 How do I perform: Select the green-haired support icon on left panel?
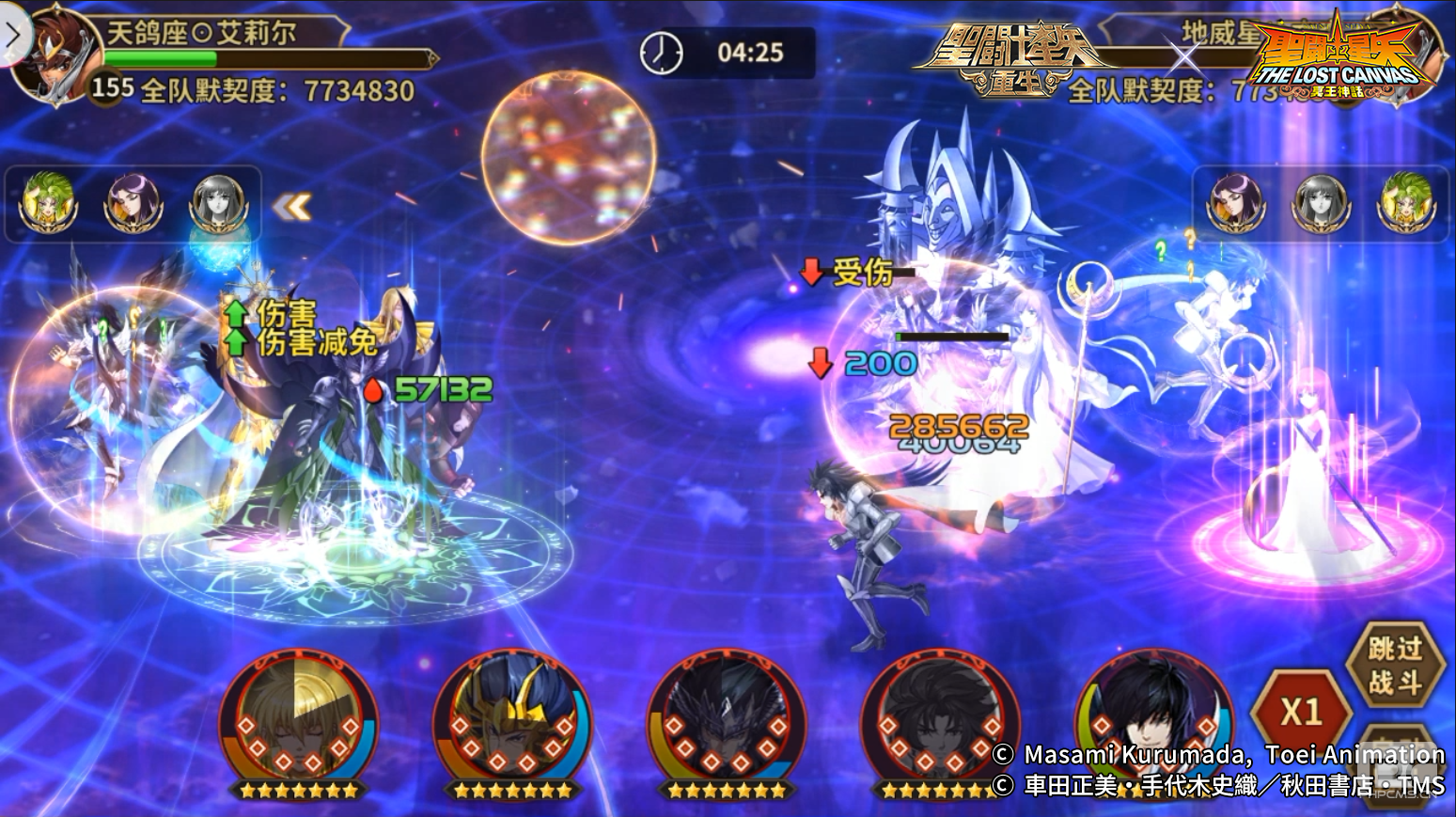pos(47,202)
